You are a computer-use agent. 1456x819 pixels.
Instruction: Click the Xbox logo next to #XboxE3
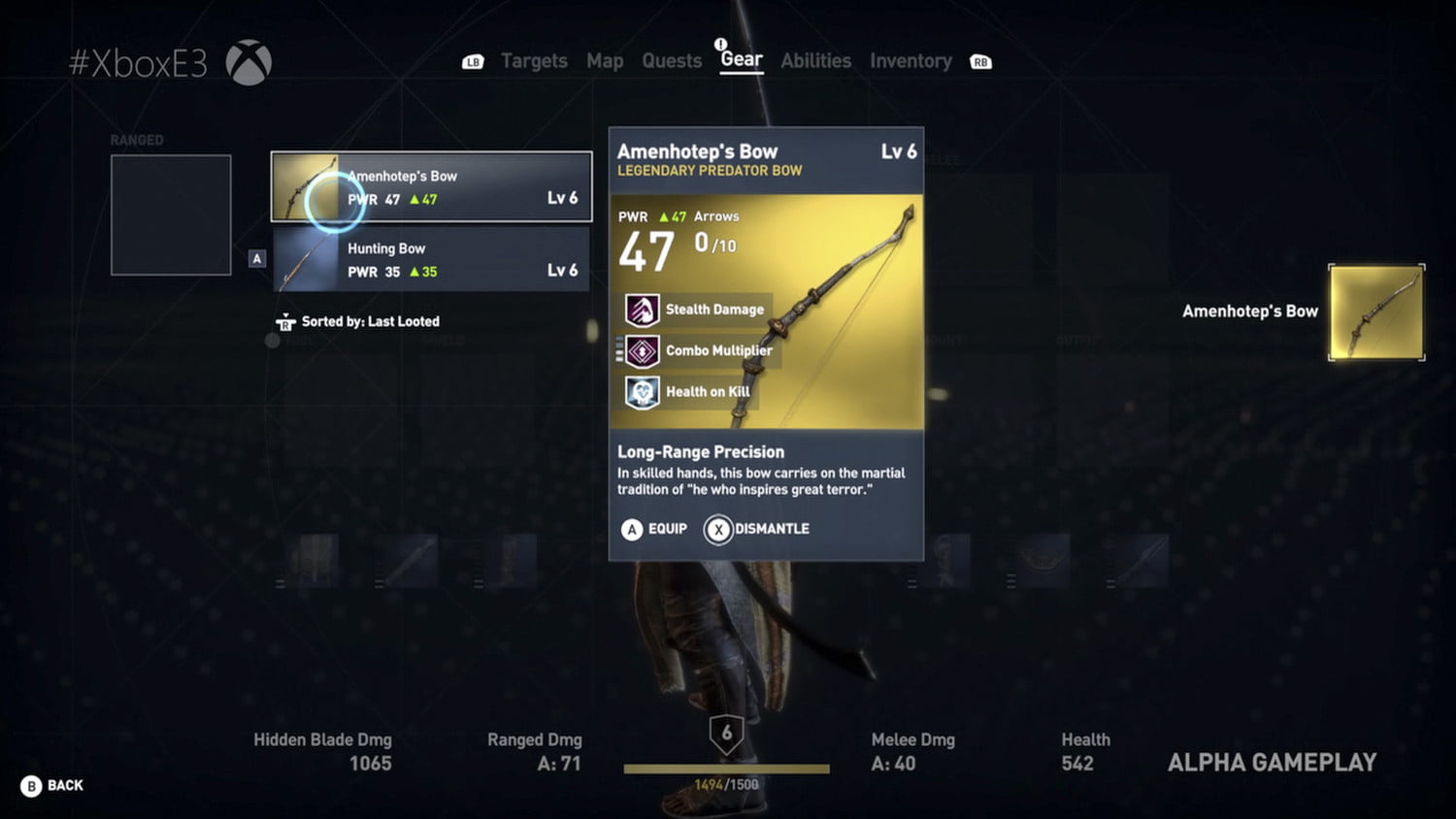pos(249,60)
